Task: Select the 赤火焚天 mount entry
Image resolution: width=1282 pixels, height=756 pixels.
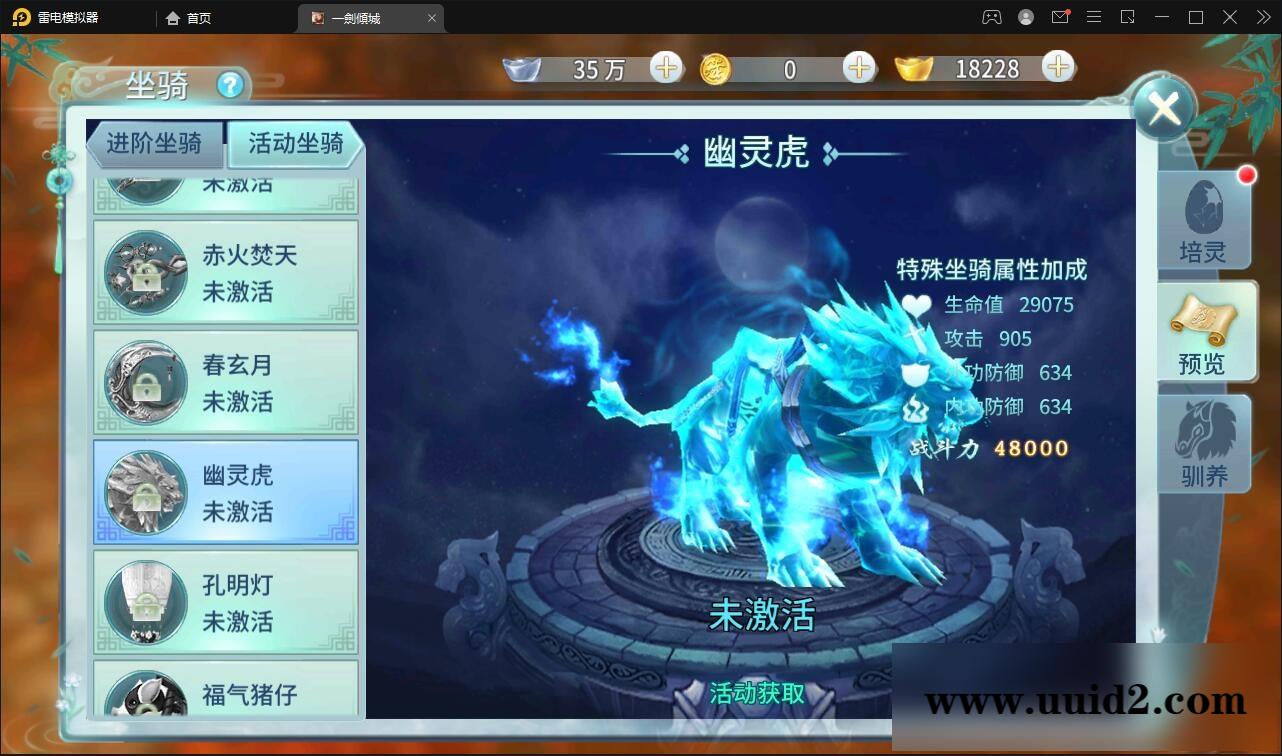Action: click(x=226, y=272)
